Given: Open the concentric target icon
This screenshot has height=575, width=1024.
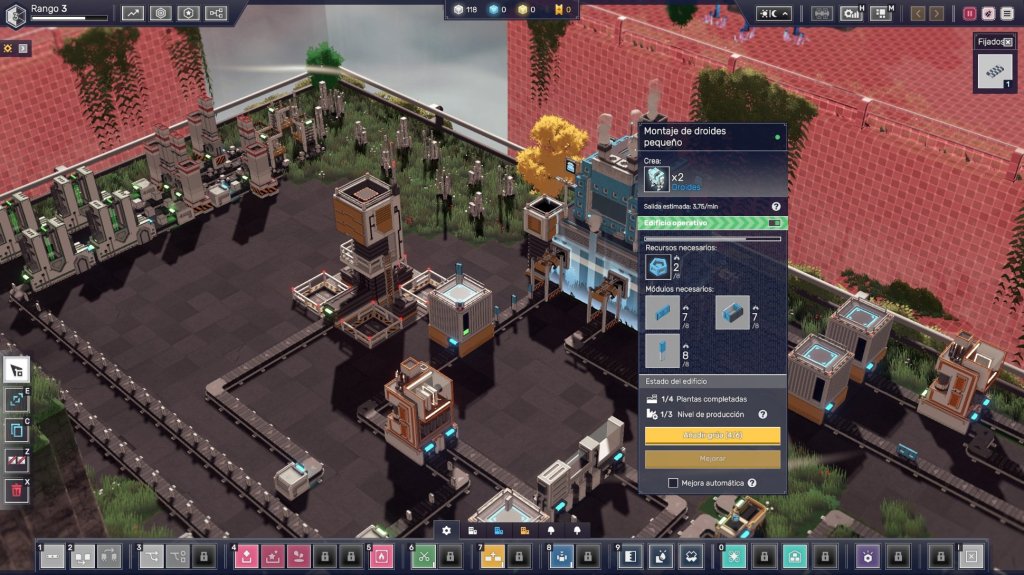Looking at the screenshot, I should (x=161, y=13).
